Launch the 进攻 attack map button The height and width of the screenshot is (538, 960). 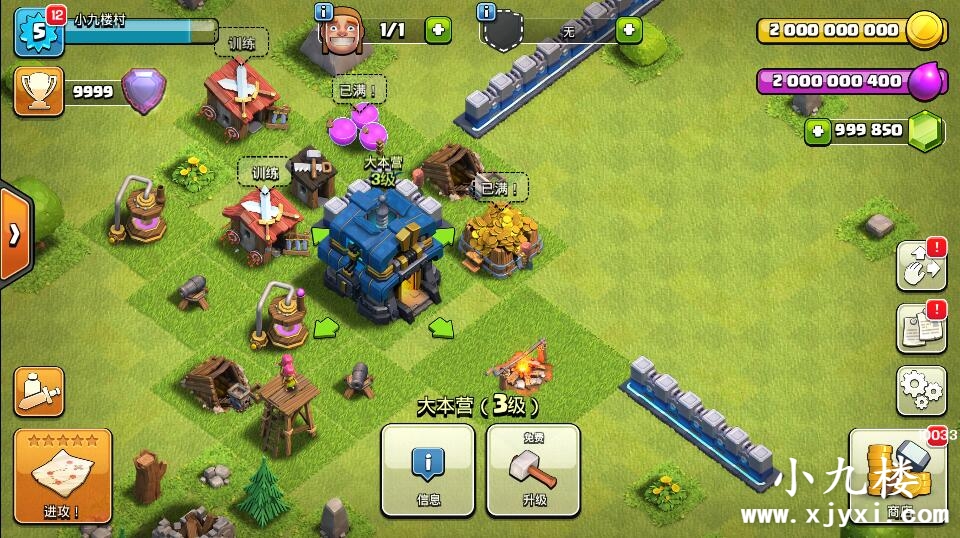pyautogui.click(x=62, y=476)
